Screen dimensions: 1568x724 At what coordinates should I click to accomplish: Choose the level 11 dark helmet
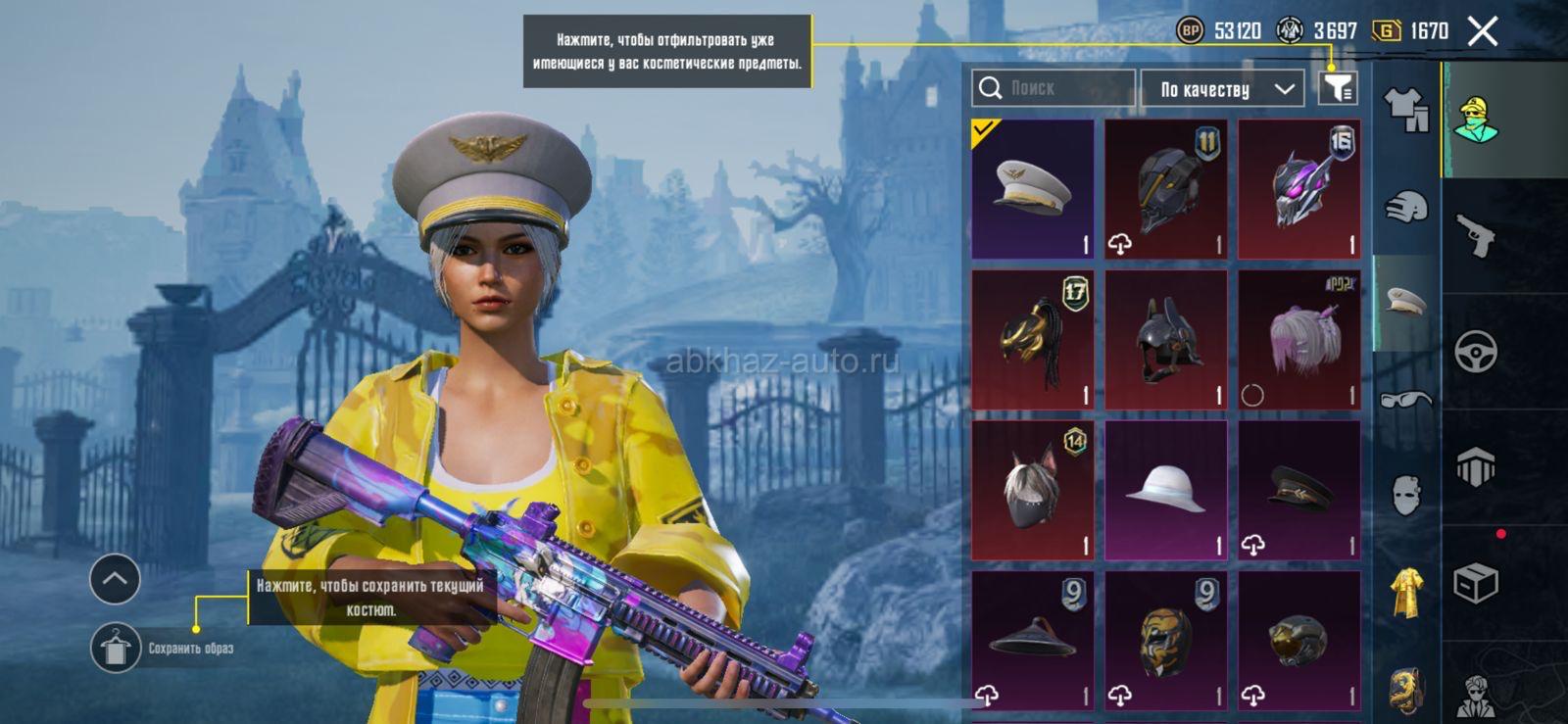(1165, 189)
